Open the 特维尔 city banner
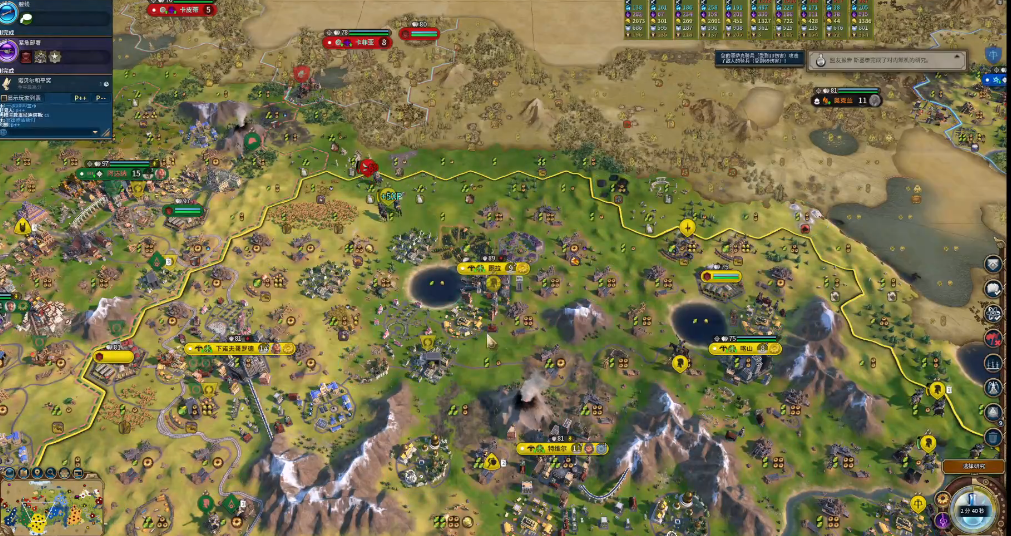This screenshot has width=1011, height=536. point(561,449)
